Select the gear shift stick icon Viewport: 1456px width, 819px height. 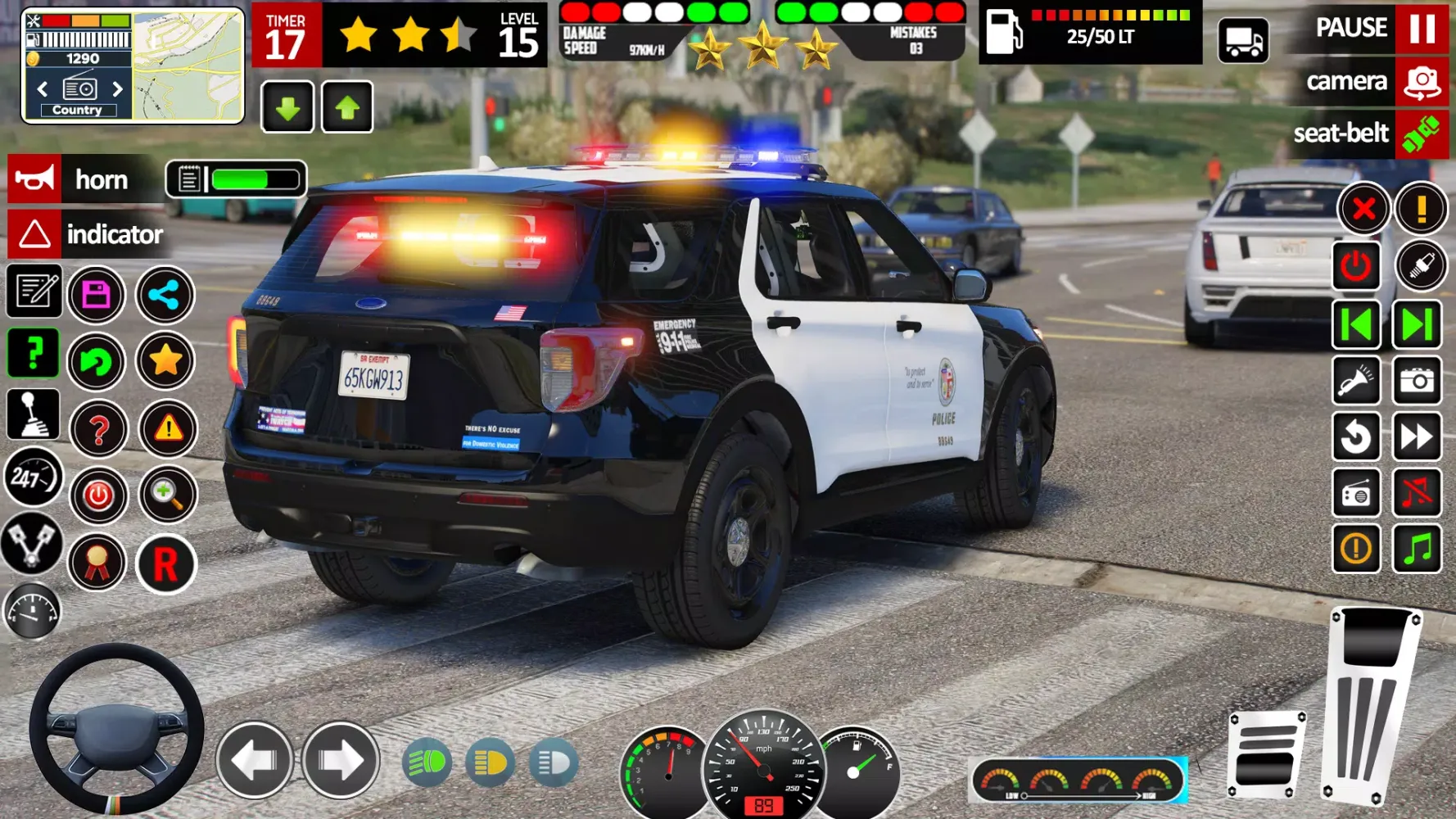click(34, 414)
